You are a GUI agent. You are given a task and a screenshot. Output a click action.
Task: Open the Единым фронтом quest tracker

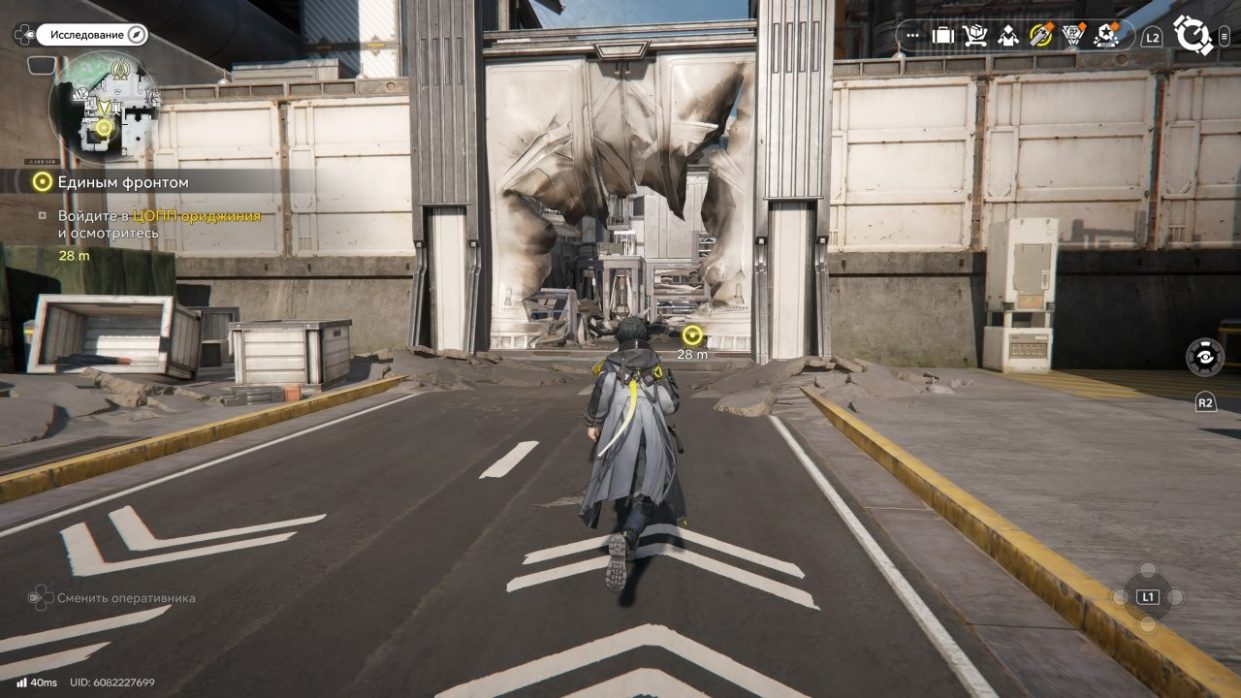110,182
